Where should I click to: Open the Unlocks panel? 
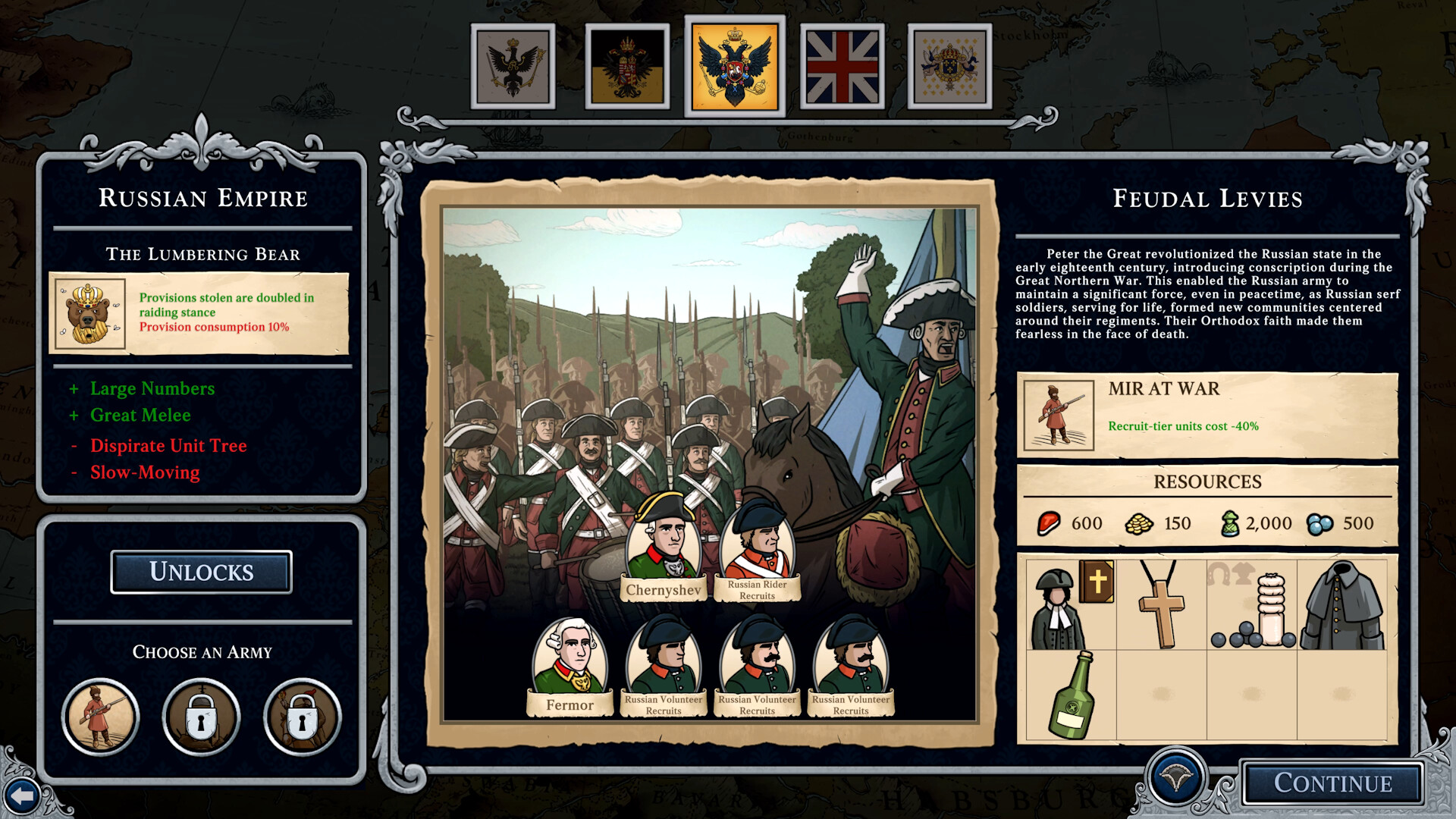click(x=201, y=572)
